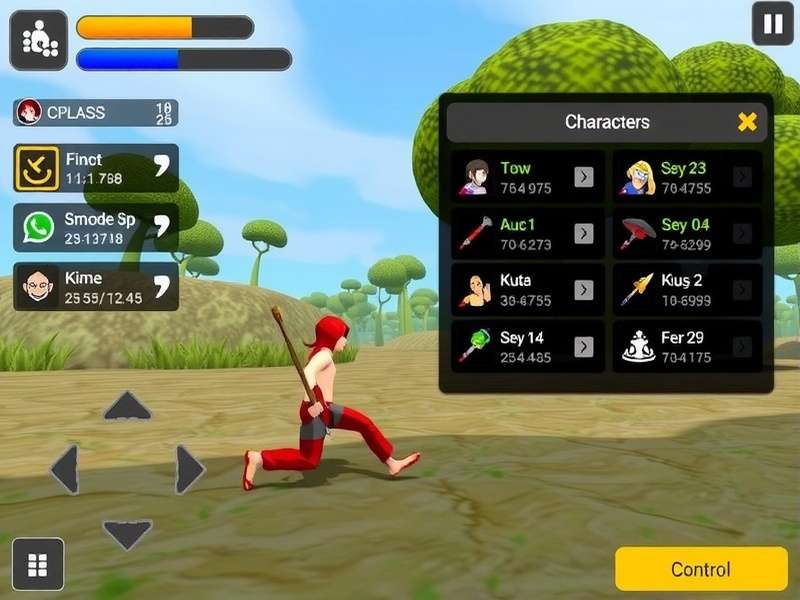Tap the left arrow on the D-pad
The width and height of the screenshot is (800, 600).
65,469
